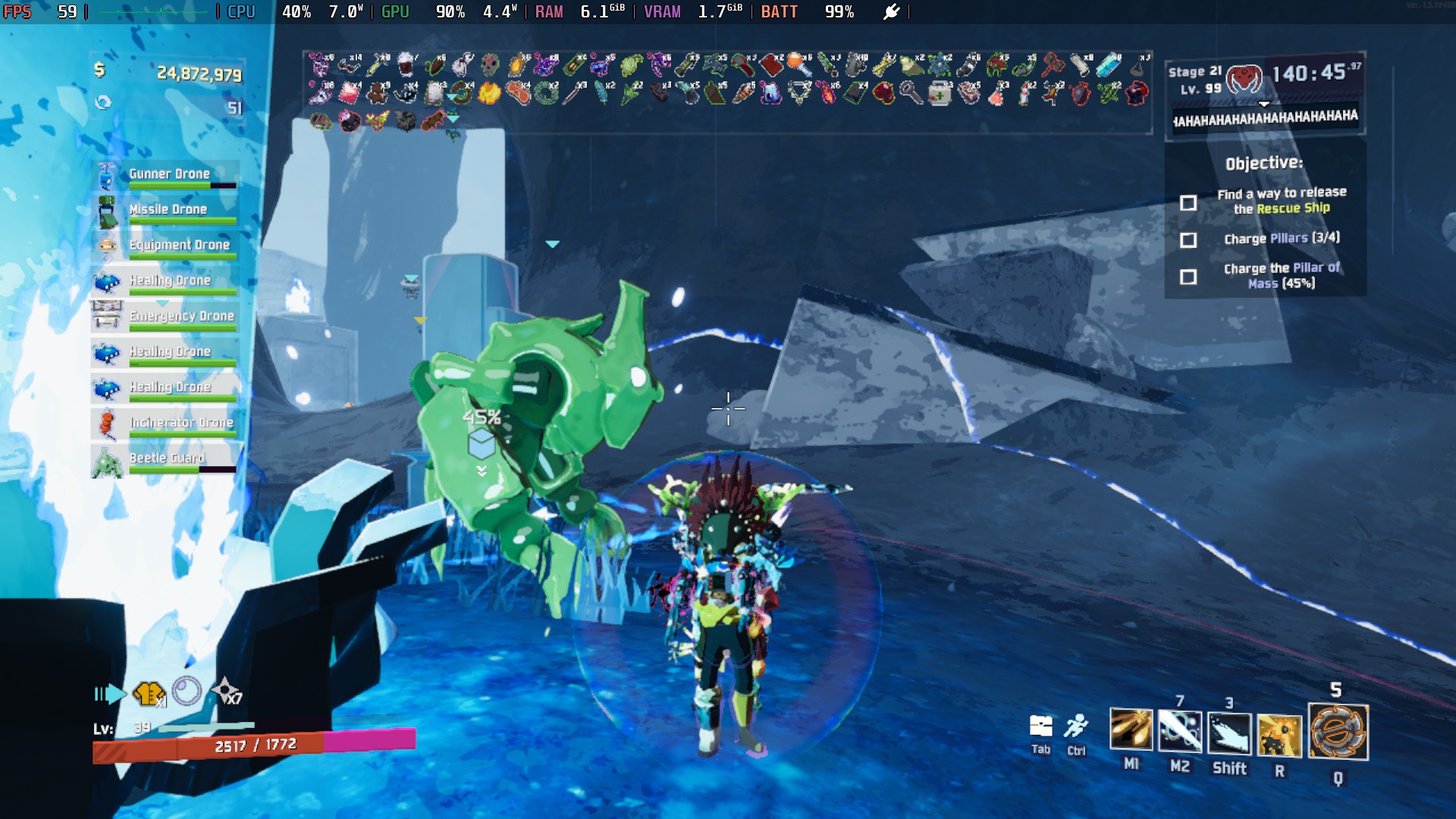Select the Beetle Guard ally entry
This screenshot has height=819, width=1456.
click(x=167, y=458)
